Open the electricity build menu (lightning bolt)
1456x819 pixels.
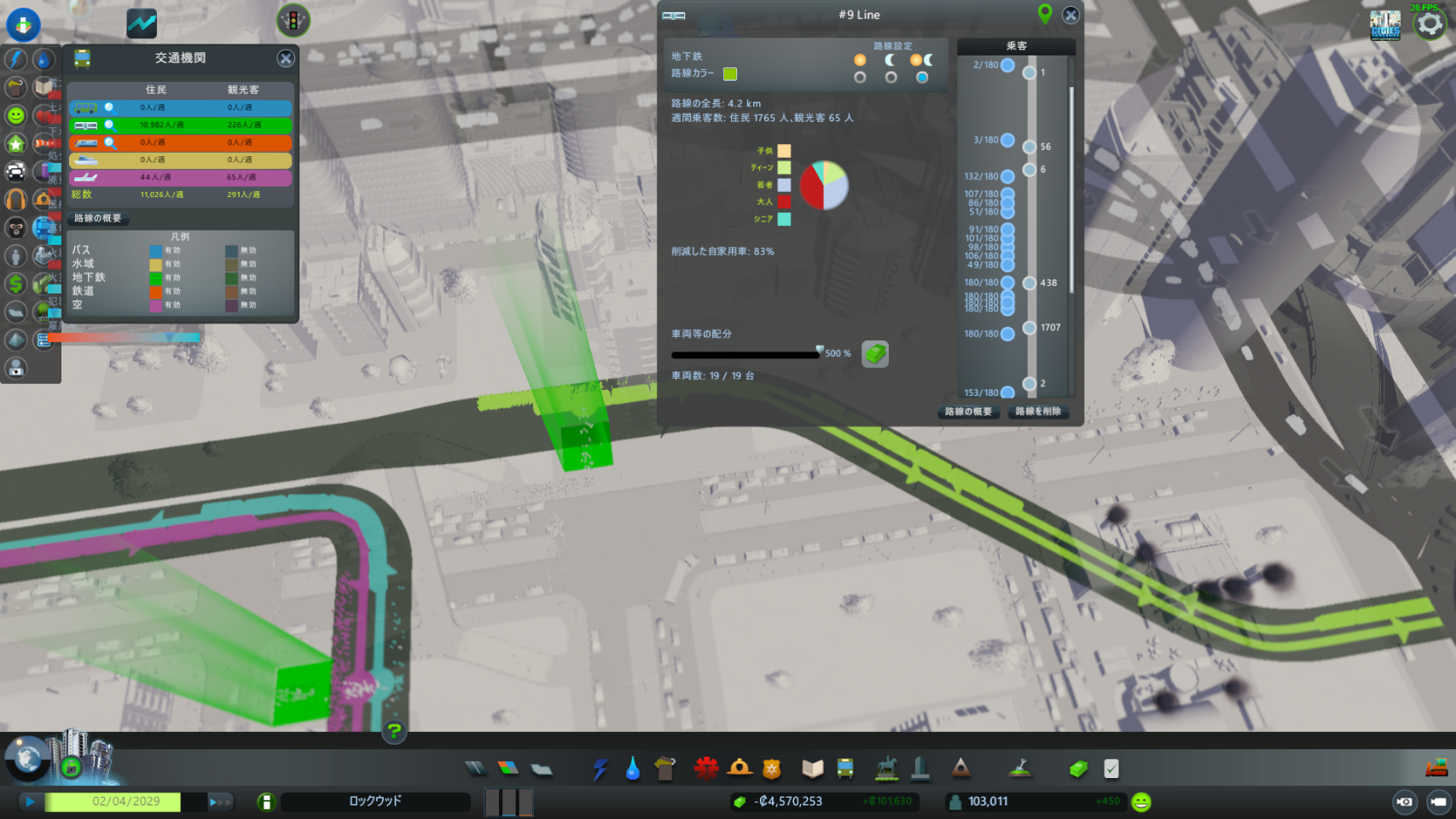pyautogui.click(x=600, y=769)
